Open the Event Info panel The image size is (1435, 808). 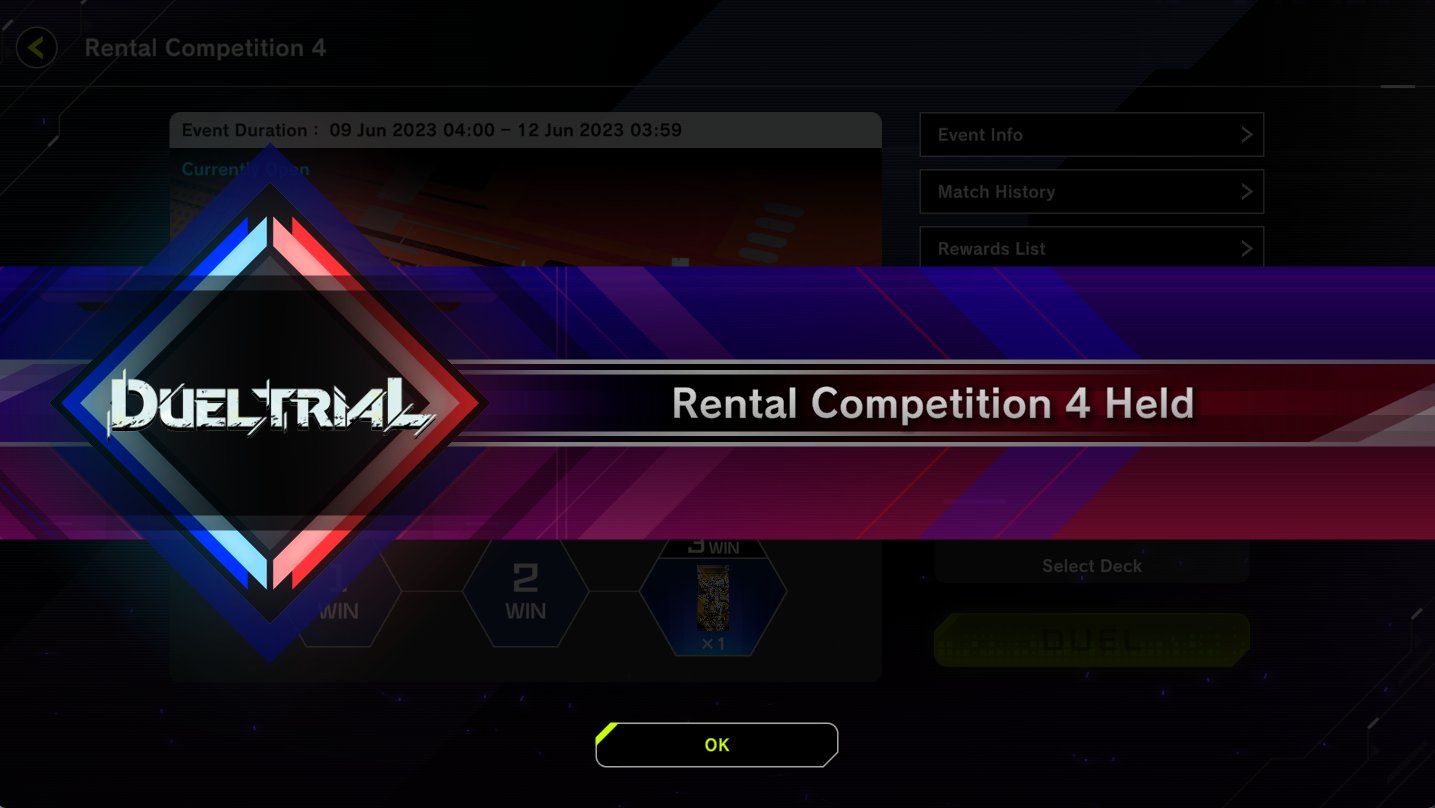[1090, 134]
